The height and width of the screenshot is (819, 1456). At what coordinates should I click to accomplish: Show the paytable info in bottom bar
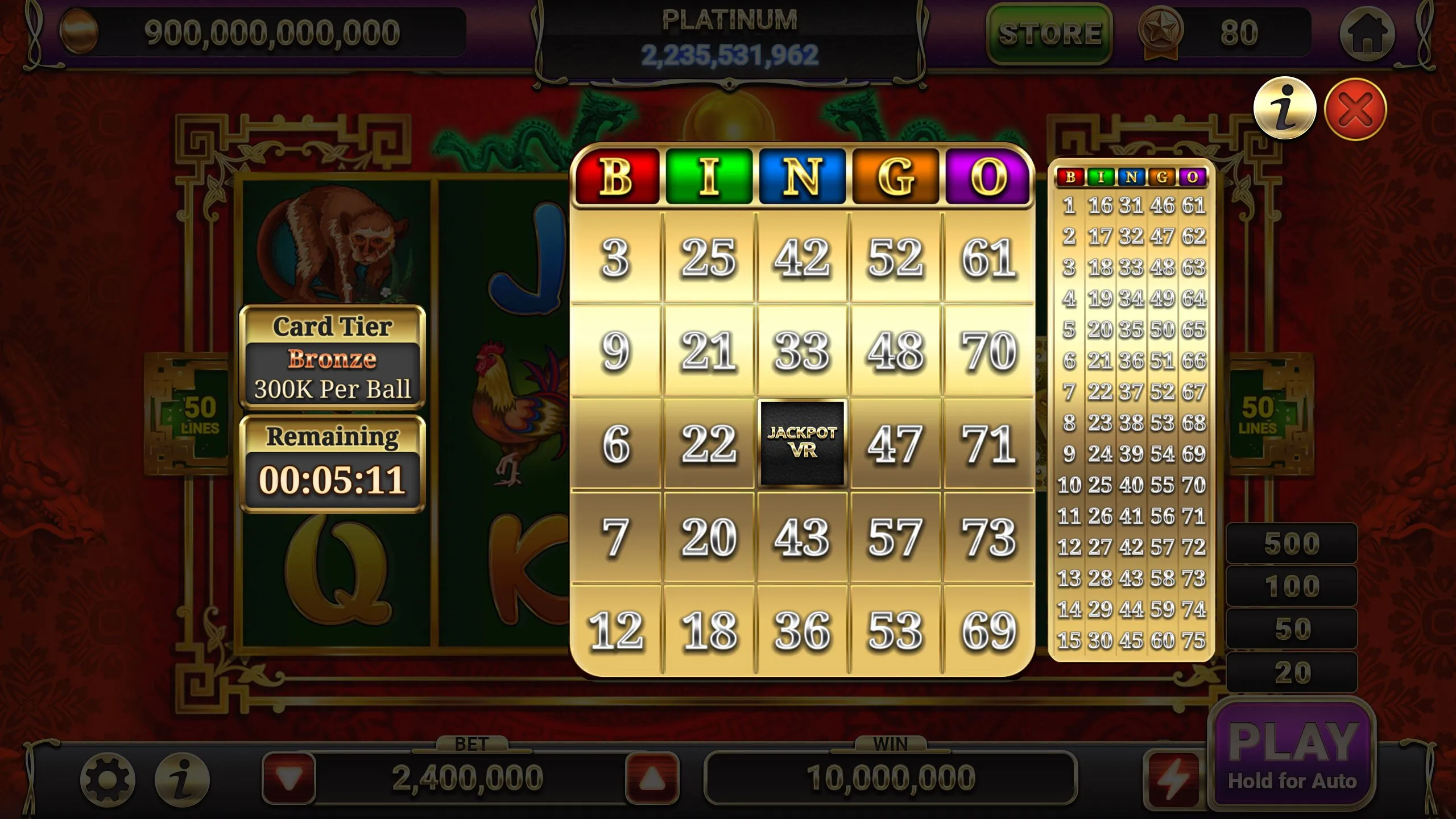[183, 780]
